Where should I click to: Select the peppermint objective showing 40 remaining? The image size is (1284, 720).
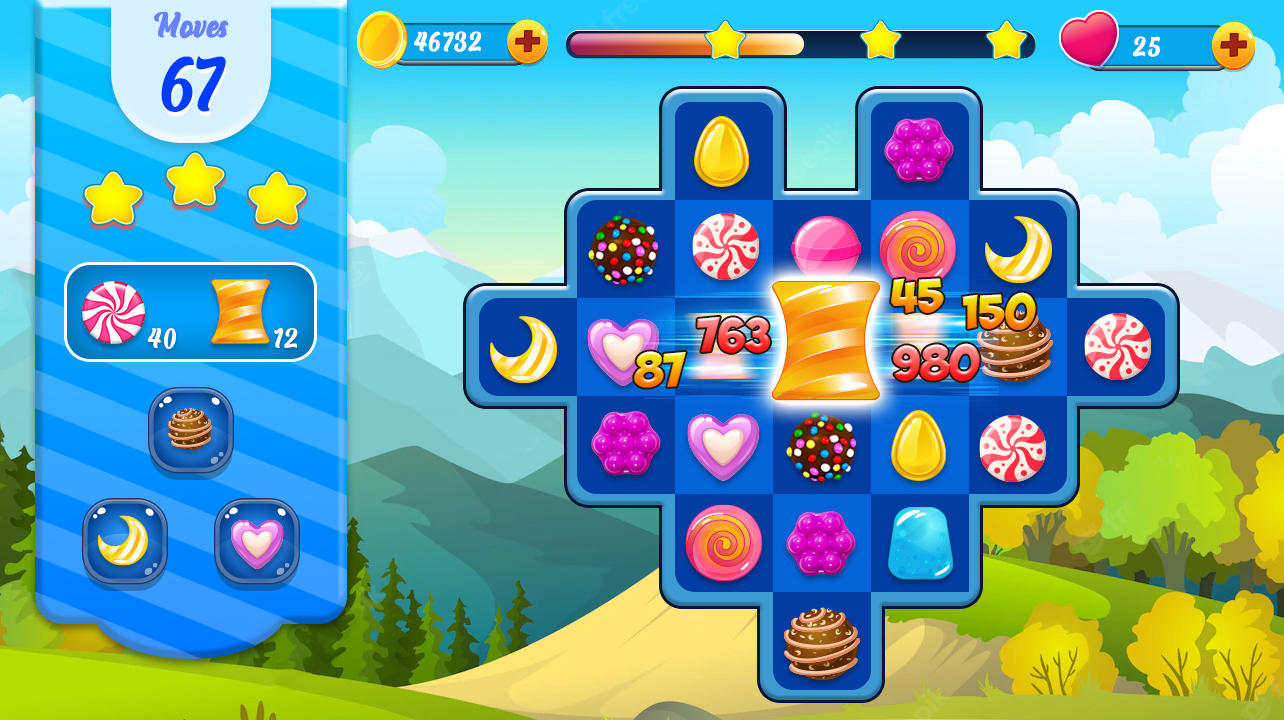click(113, 315)
